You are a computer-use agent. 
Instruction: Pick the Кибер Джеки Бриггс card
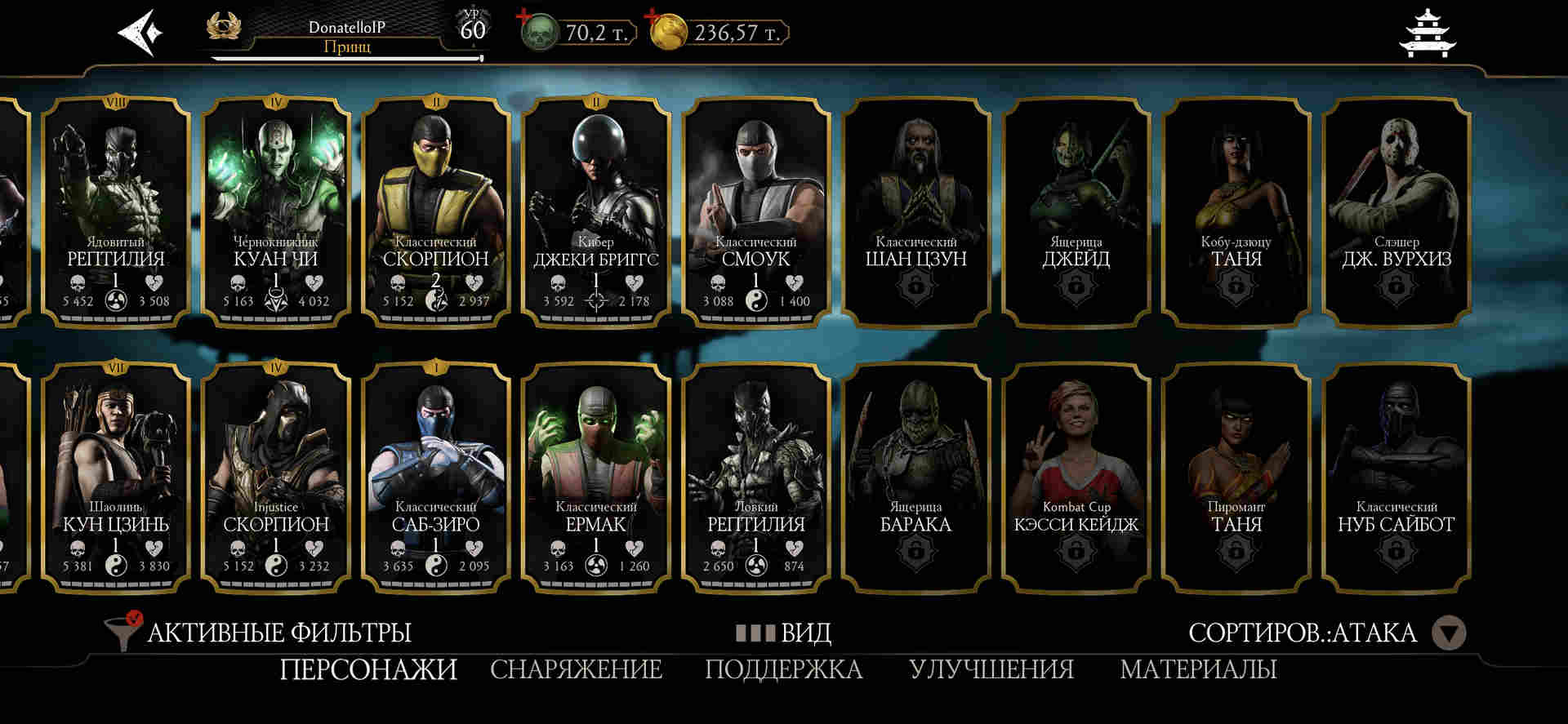click(x=596, y=212)
